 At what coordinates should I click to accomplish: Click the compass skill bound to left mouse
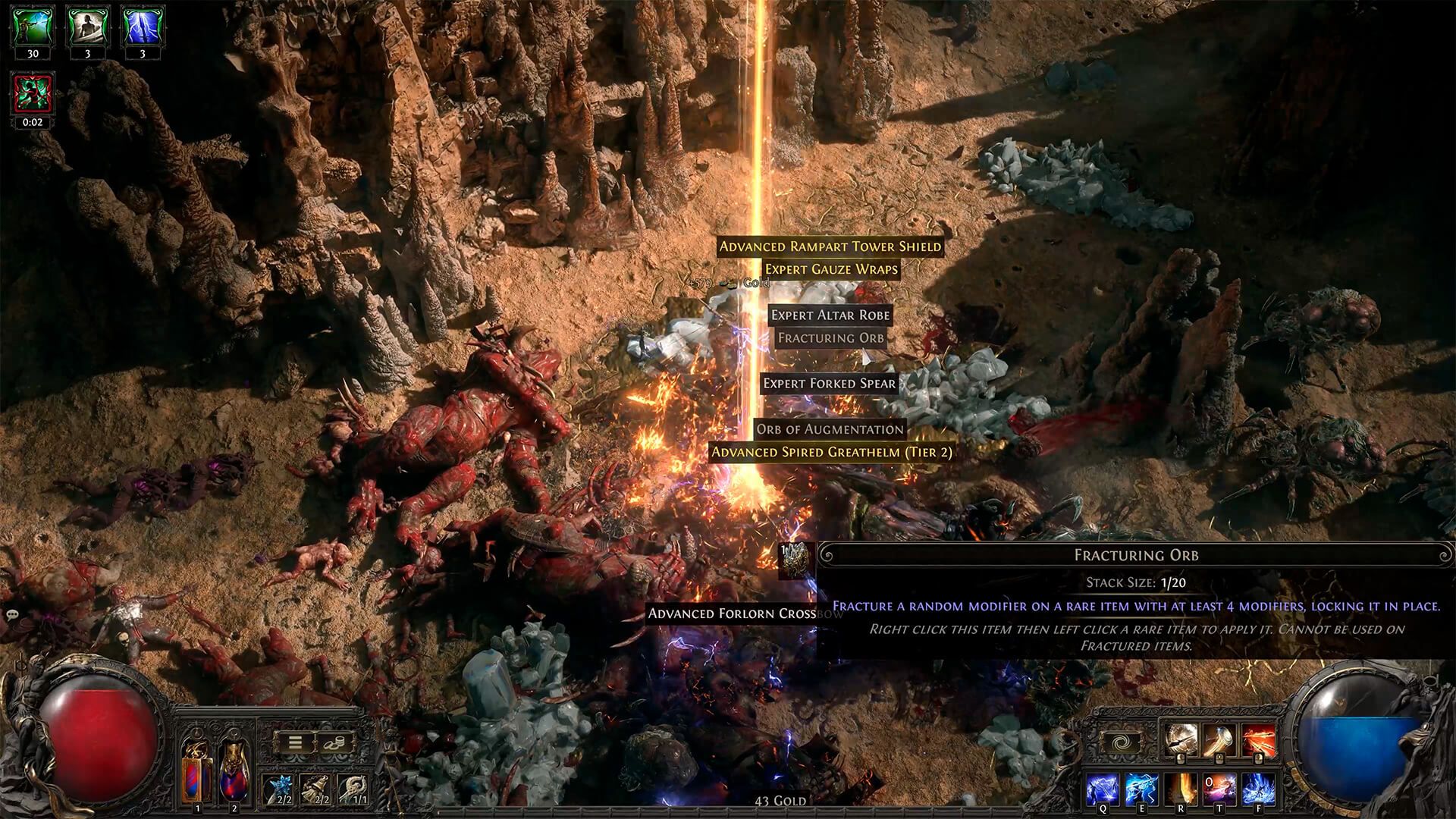click(1181, 739)
